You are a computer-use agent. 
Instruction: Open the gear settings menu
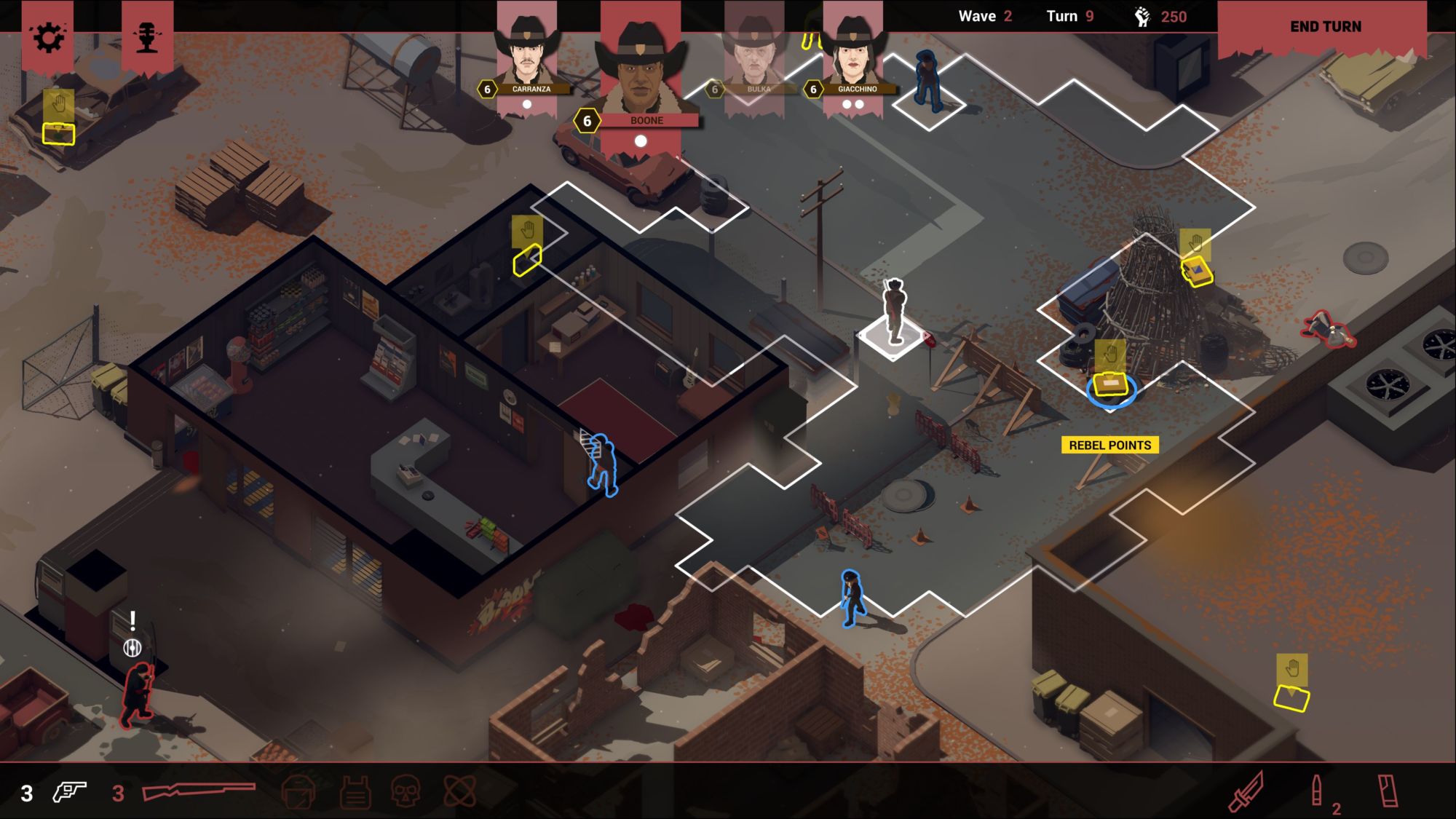(48, 37)
